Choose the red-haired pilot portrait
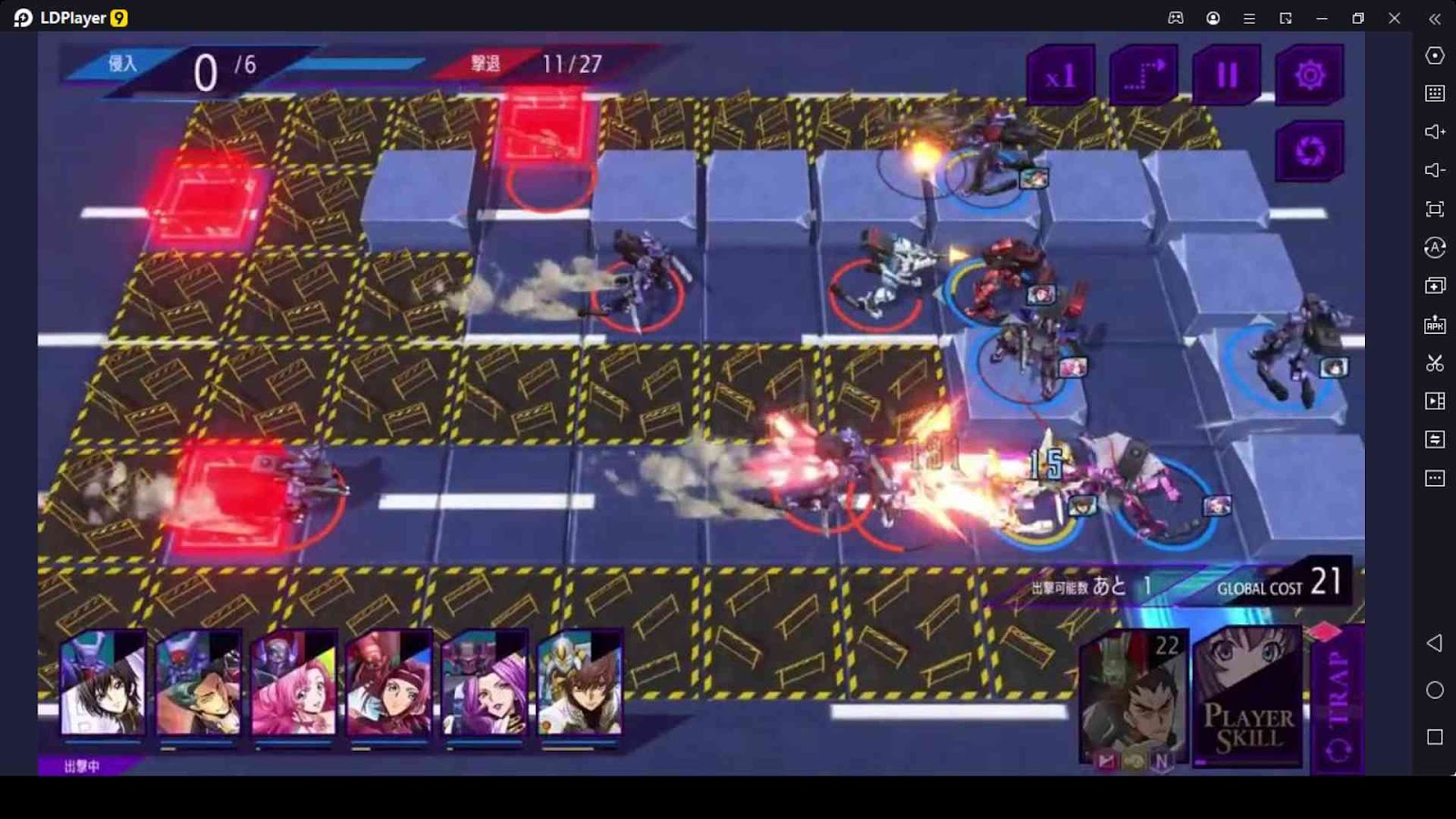 coord(389,682)
